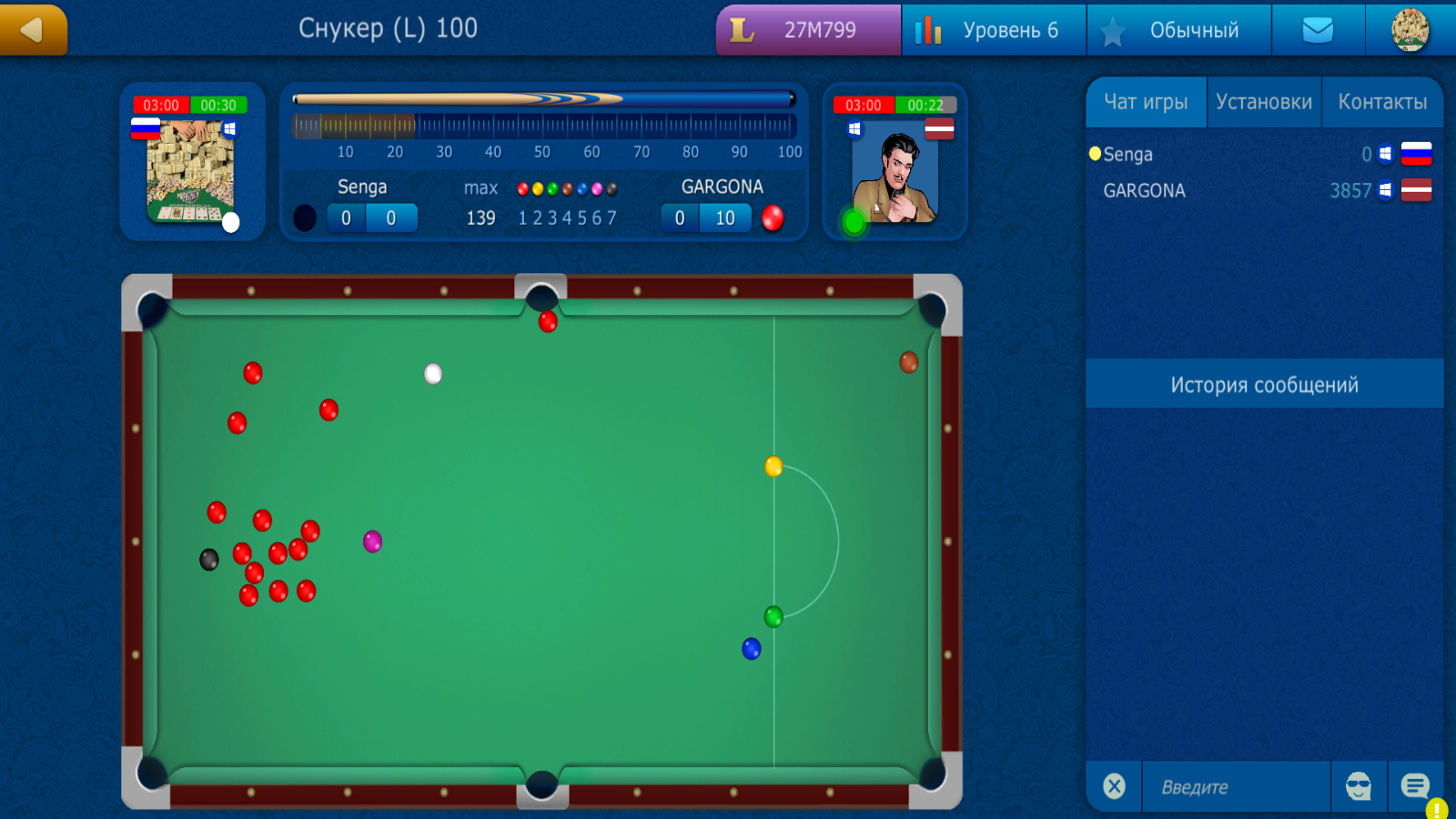Expand the История сообщений section
Screen dimensions: 1456x819
coord(1264,384)
